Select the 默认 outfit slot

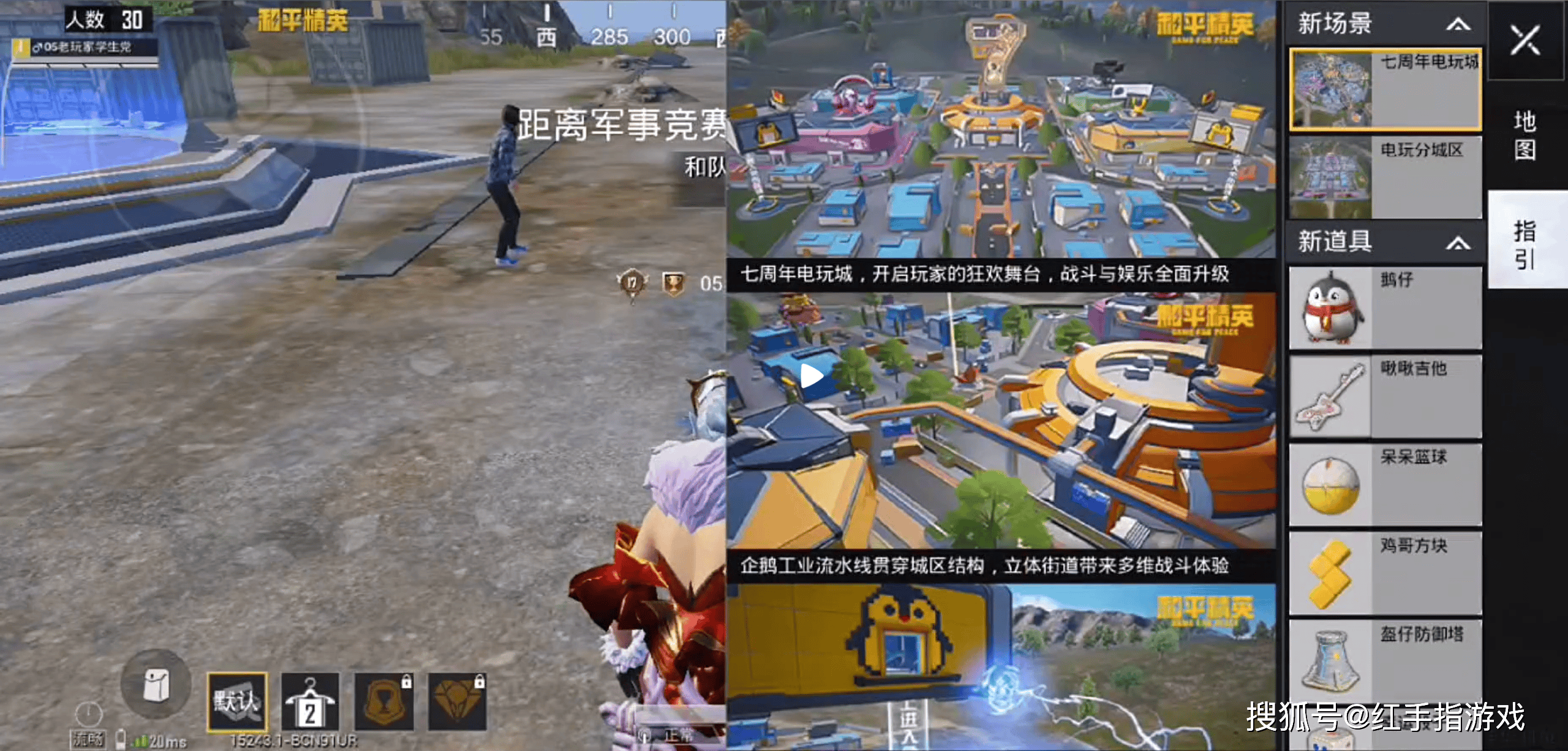pyautogui.click(x=237, y=701)
